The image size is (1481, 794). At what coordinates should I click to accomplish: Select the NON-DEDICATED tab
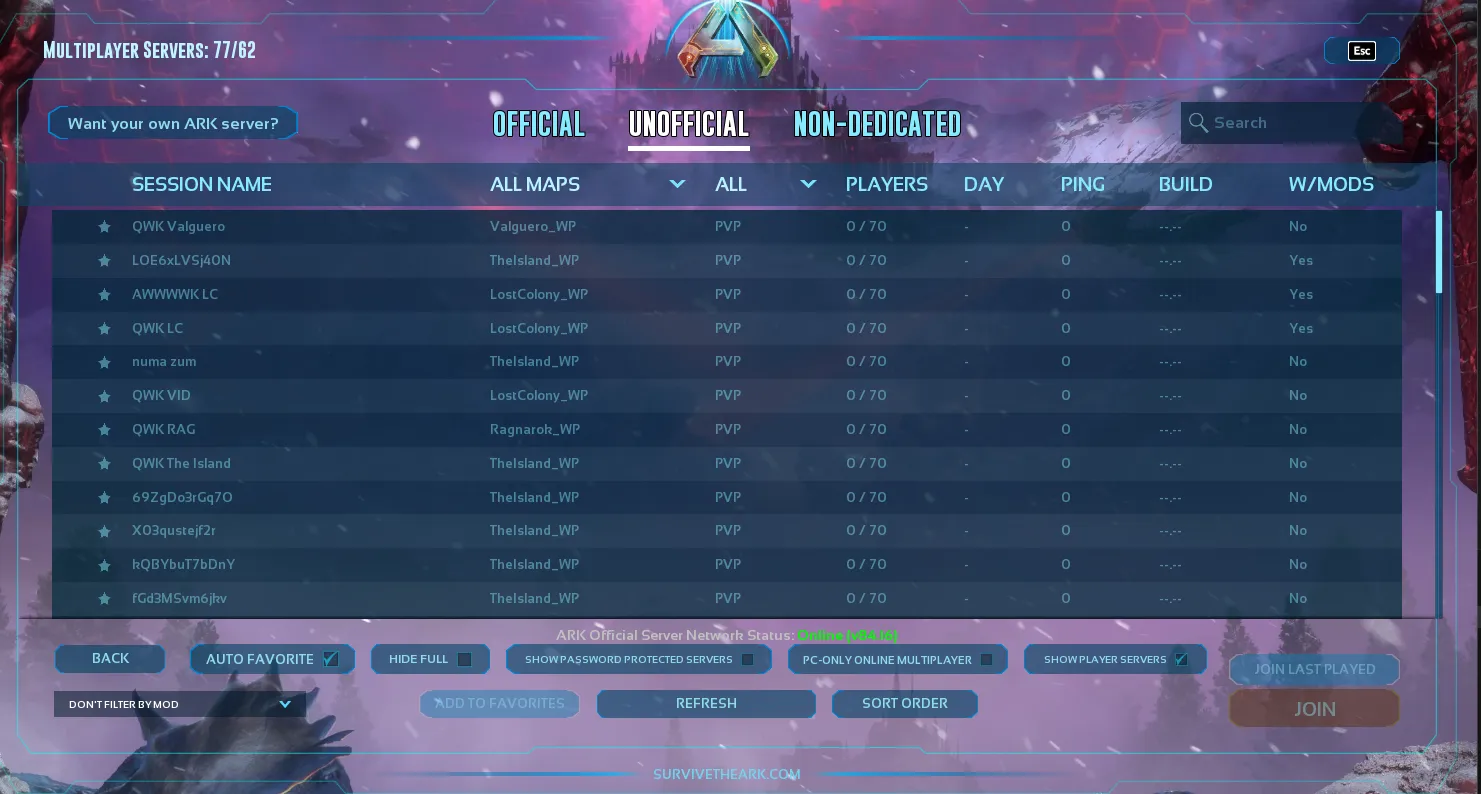tap(877, 124)
